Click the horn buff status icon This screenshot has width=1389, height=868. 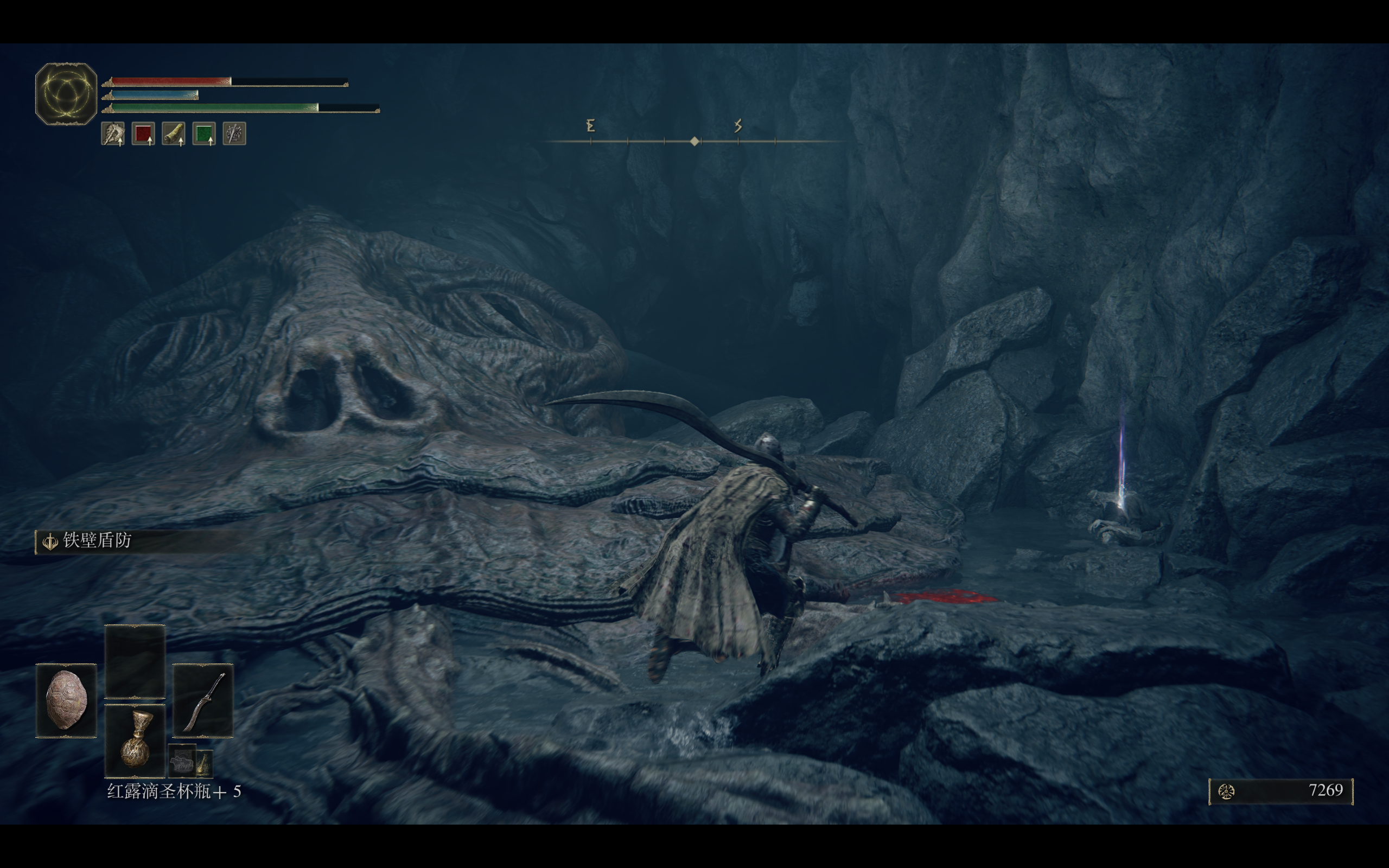click(x=173, y=134)
